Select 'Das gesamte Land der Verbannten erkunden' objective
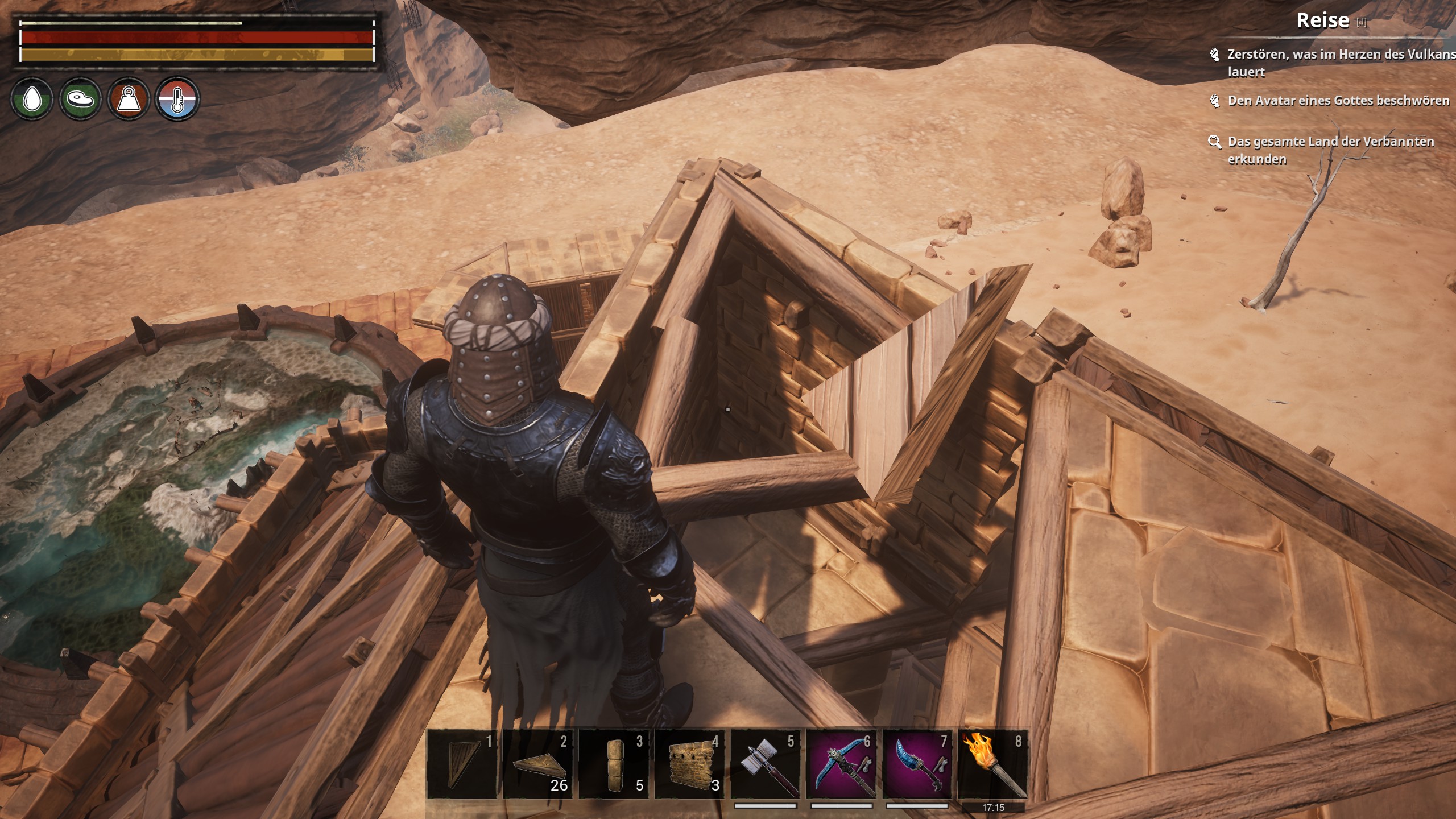This screenshot has height=819, width=1456. click(x=1330, y=150)
